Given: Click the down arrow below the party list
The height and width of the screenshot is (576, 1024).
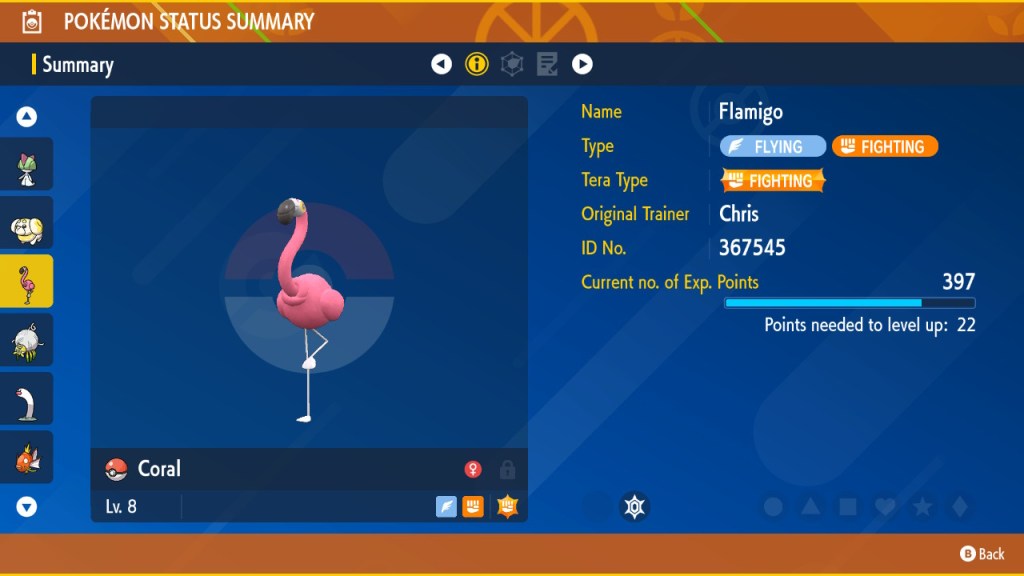Looking at the screenshot, I should tap(27, 507).
